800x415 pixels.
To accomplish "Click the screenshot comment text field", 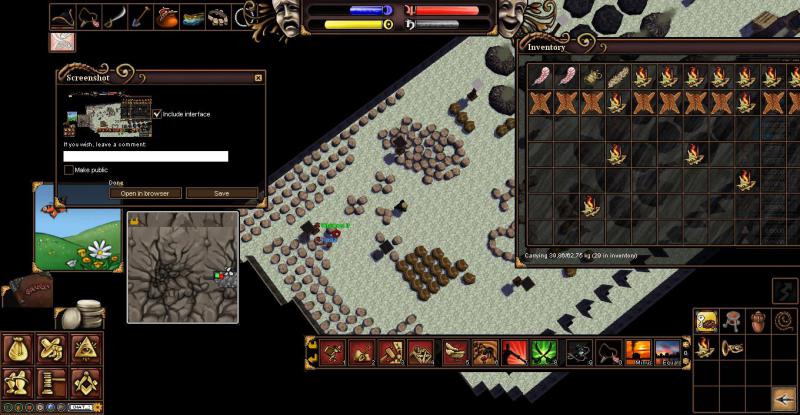I will (146, 156).
